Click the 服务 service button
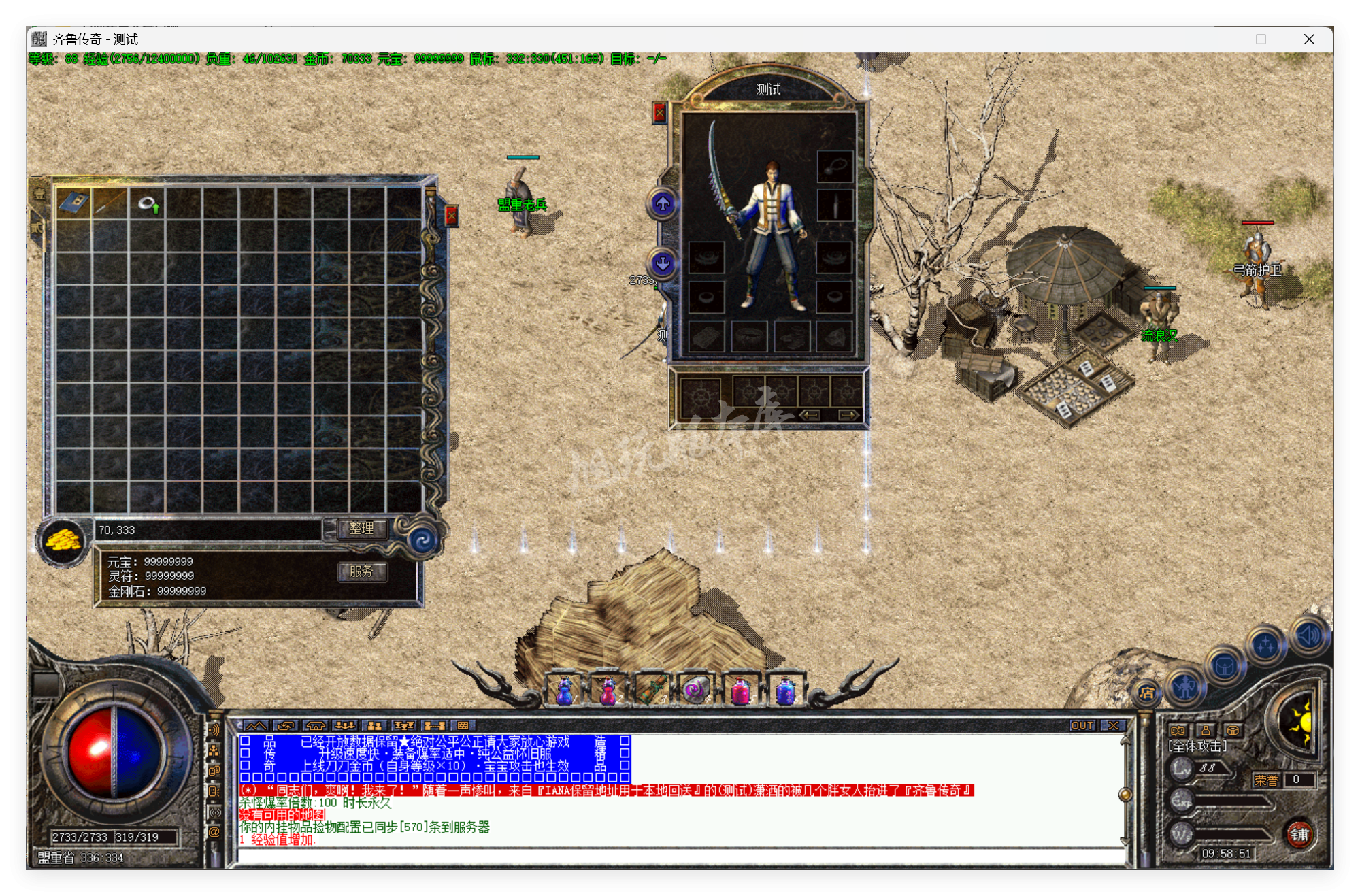This screenshot has height=896, width=1360. point(363,573)
